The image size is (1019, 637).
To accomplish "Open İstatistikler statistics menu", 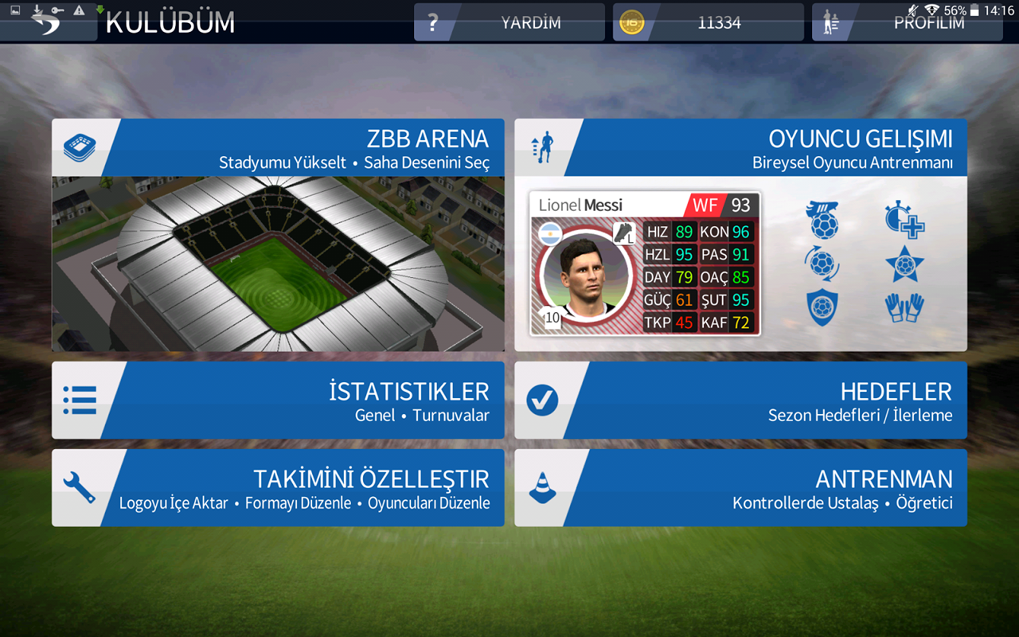I will click(x=278, y=400).
